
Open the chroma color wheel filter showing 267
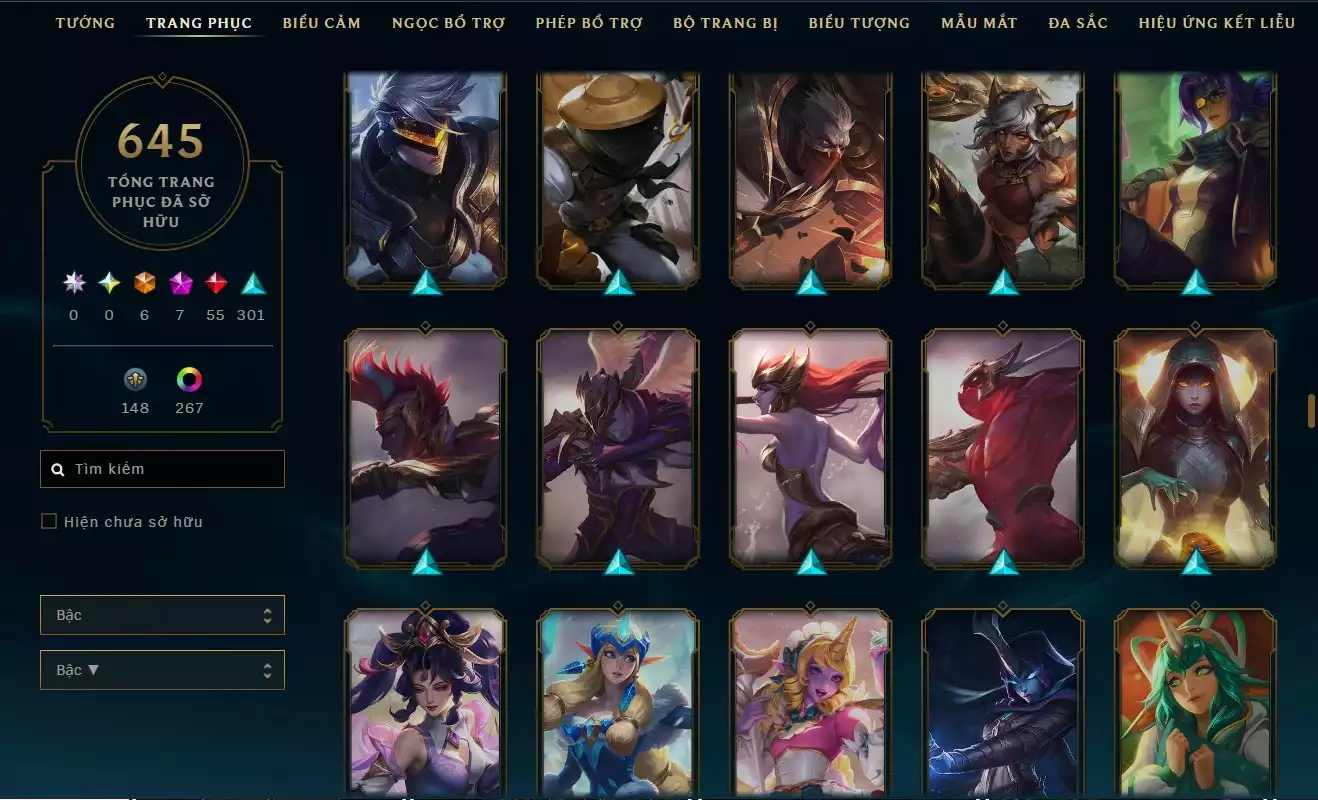pos(189,381)
